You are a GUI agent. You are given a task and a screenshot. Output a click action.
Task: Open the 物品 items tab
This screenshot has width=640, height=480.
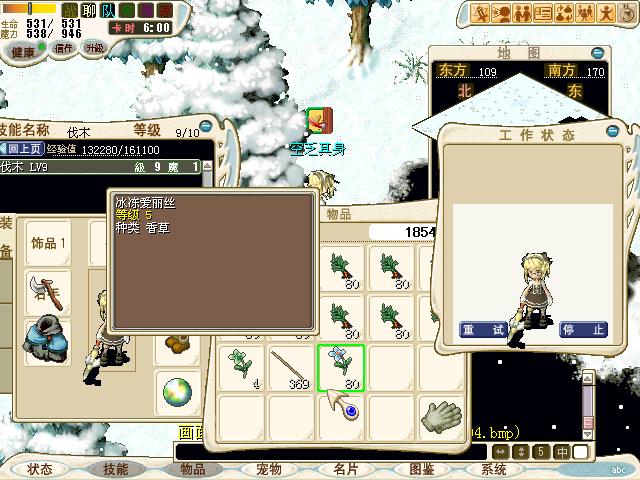coord(192,469)
